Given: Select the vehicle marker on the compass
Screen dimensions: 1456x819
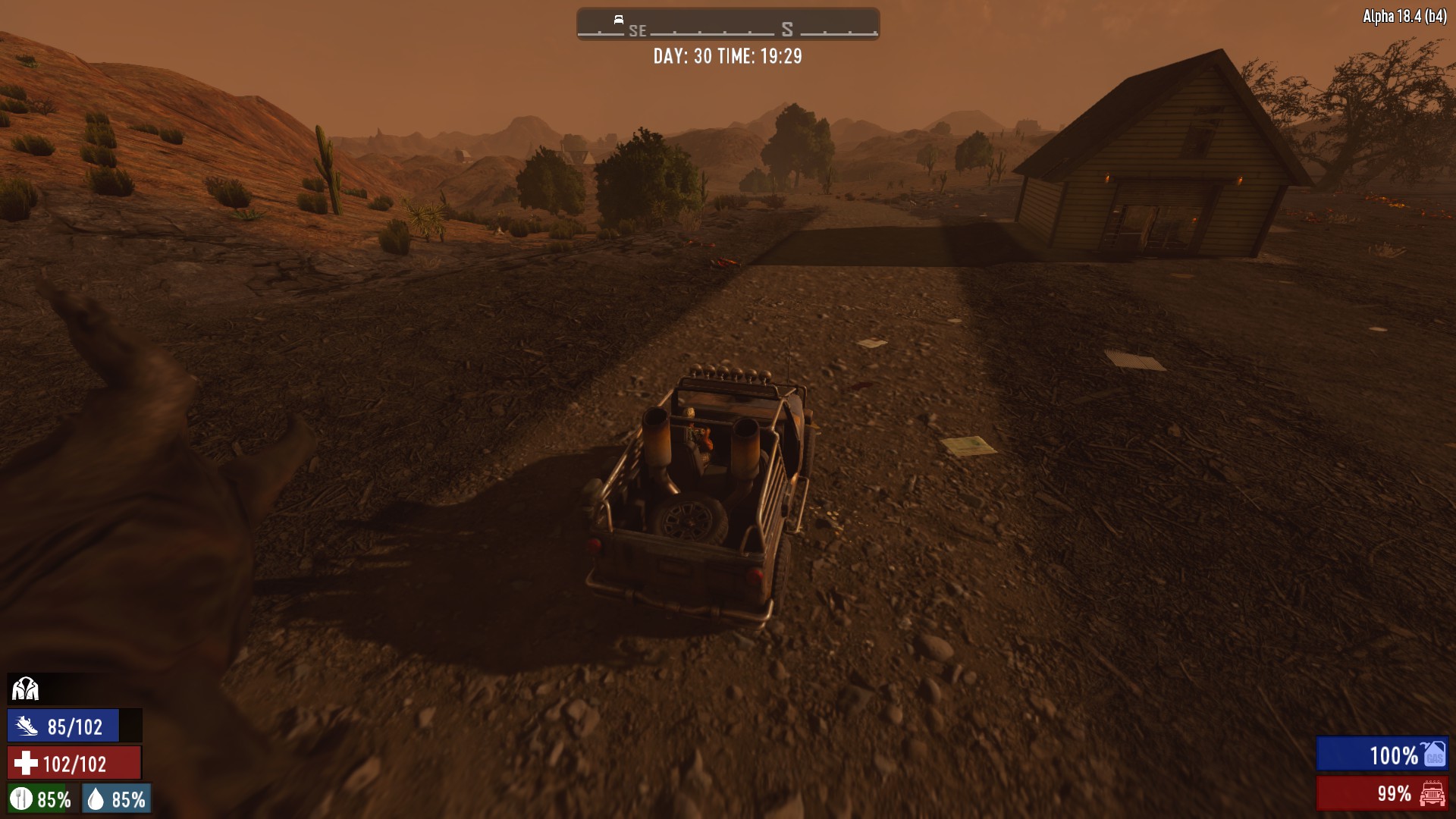Looking at the screenshot, I should coord(619,20).
